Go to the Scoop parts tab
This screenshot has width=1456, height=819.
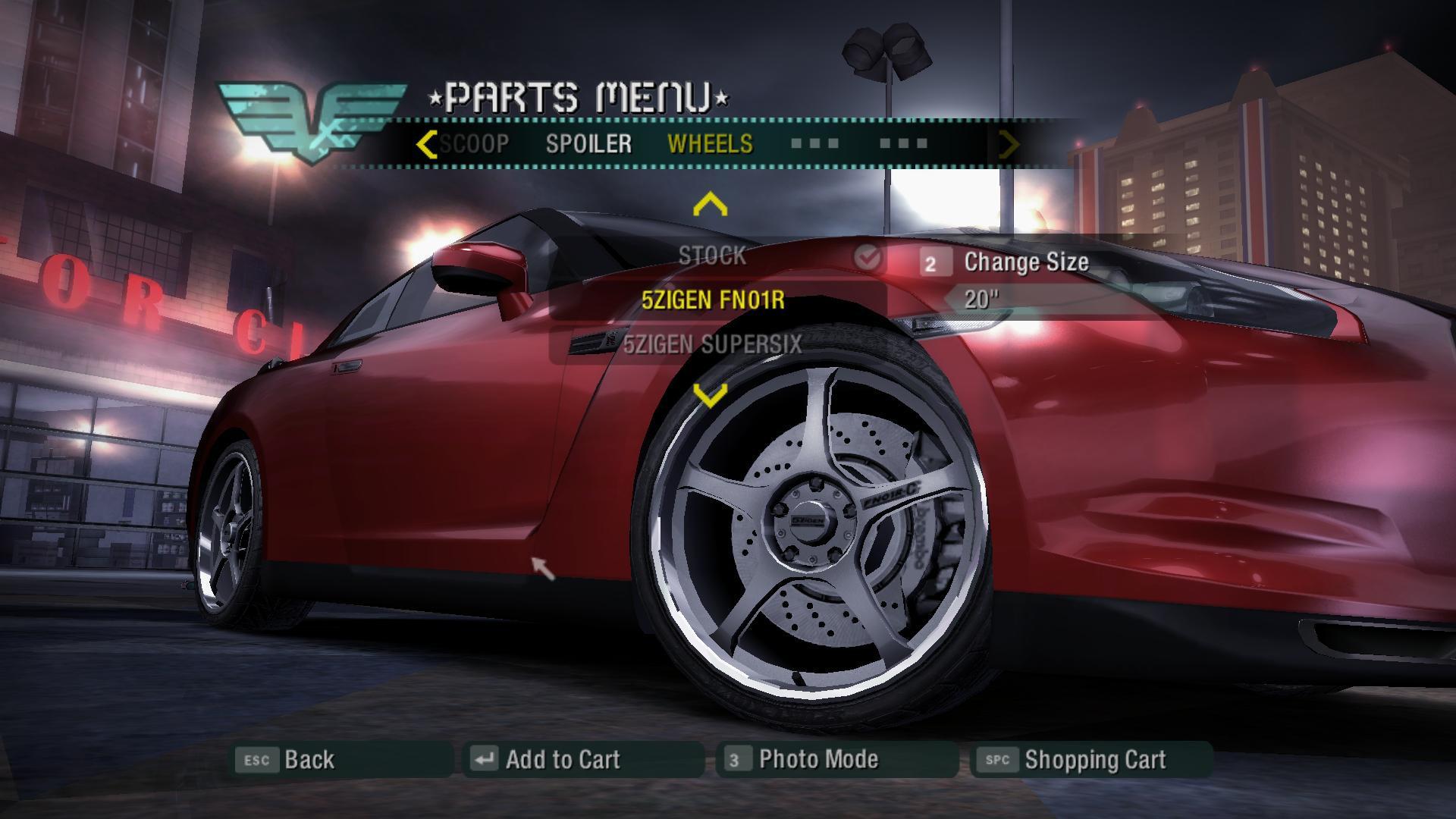pyautogui.click(x=475, y=144)
